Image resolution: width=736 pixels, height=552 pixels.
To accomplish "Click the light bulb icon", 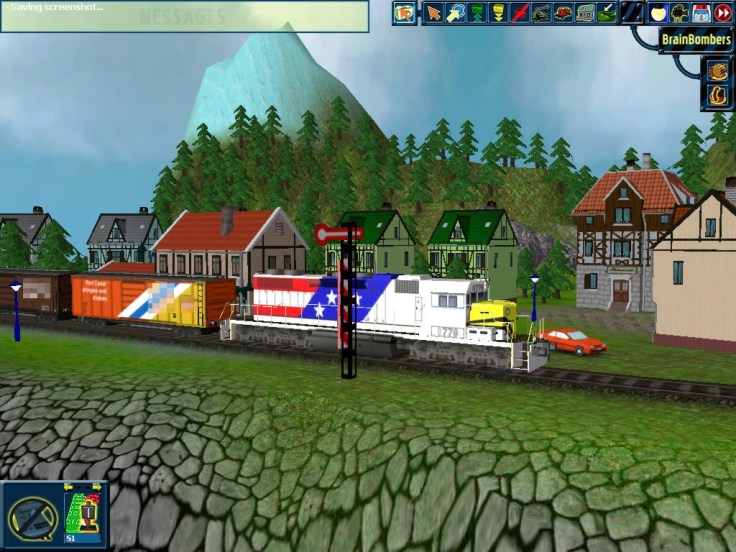I will 657,12.
